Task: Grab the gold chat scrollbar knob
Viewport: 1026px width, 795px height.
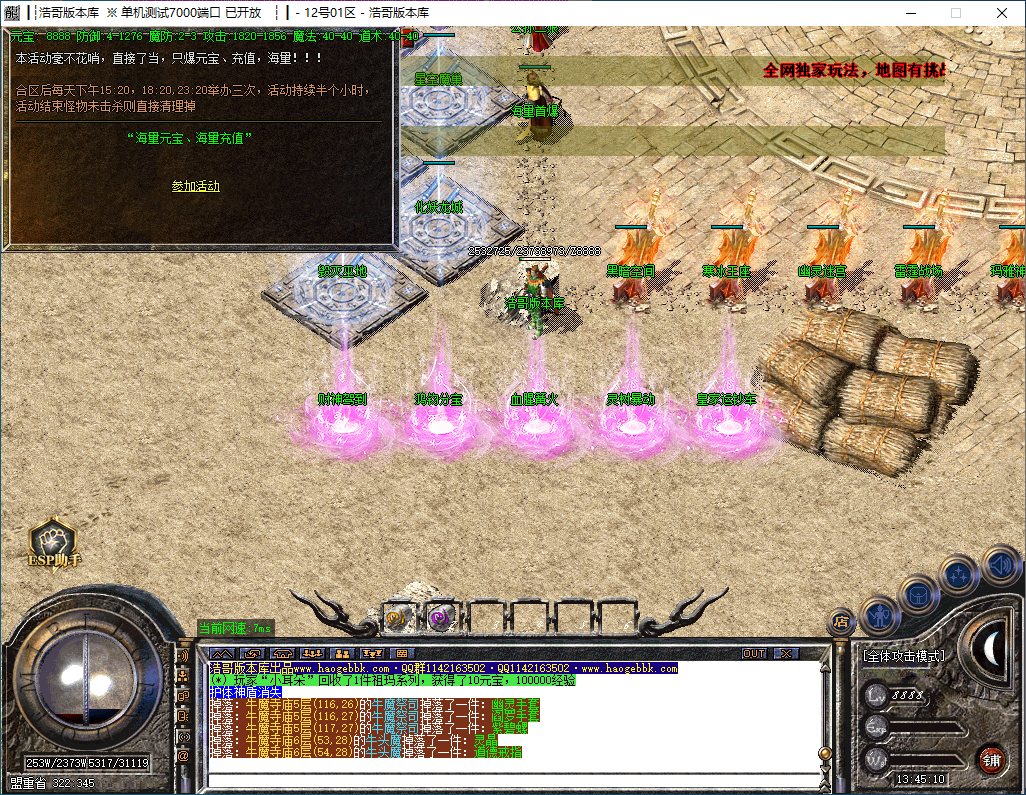Action: pos(824,754)
